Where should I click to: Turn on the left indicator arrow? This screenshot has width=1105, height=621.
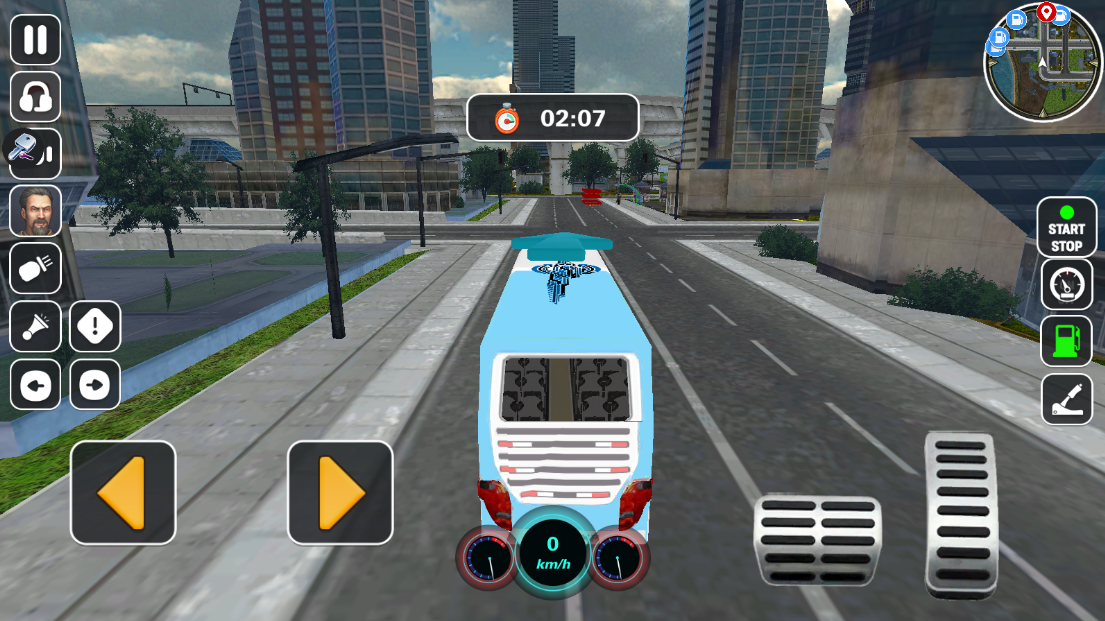point(36,385)
